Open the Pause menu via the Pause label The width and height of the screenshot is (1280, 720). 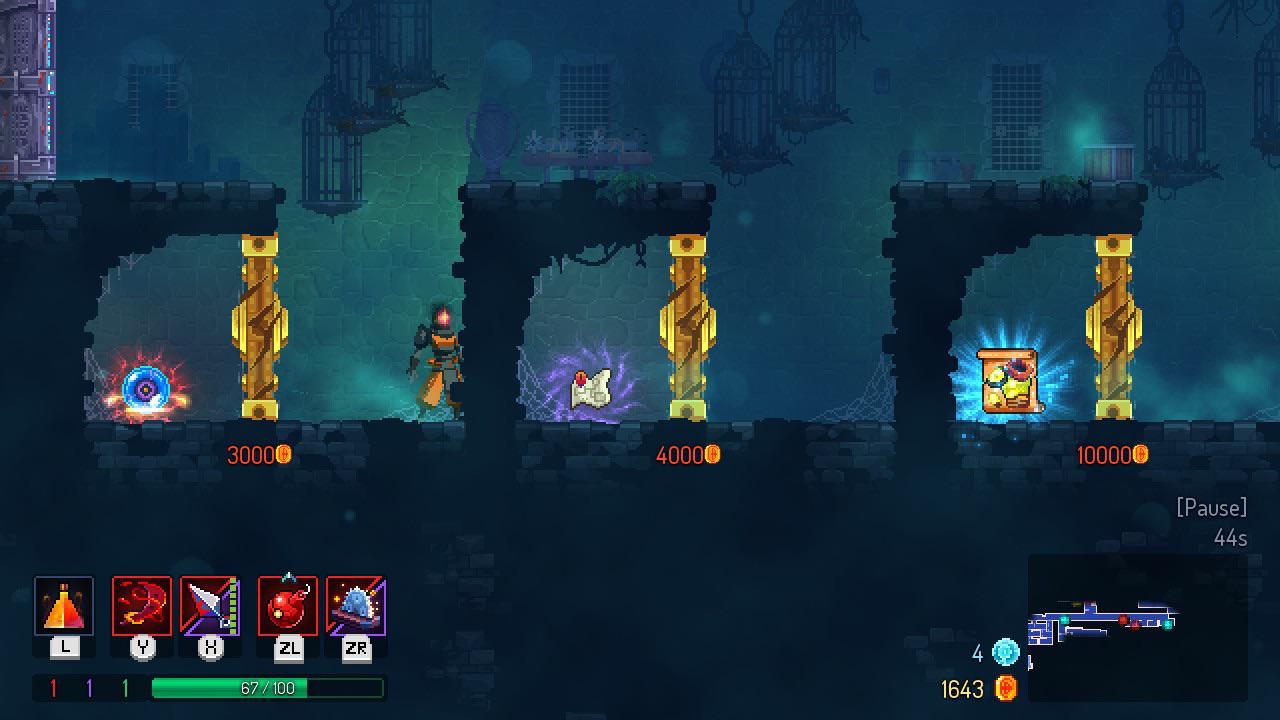click(x=1213, y=508)
